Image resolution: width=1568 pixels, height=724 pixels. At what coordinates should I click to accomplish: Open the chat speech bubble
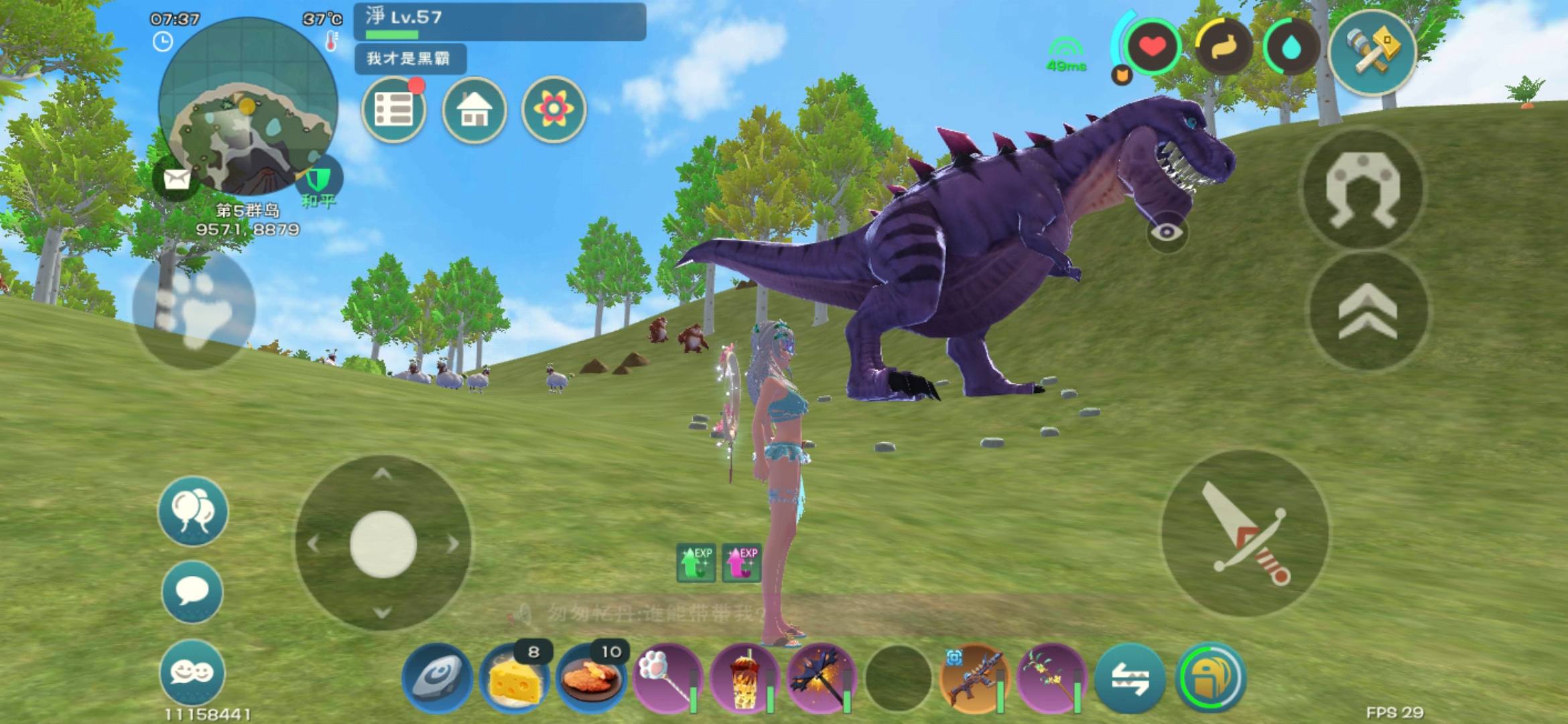(192, 592)
